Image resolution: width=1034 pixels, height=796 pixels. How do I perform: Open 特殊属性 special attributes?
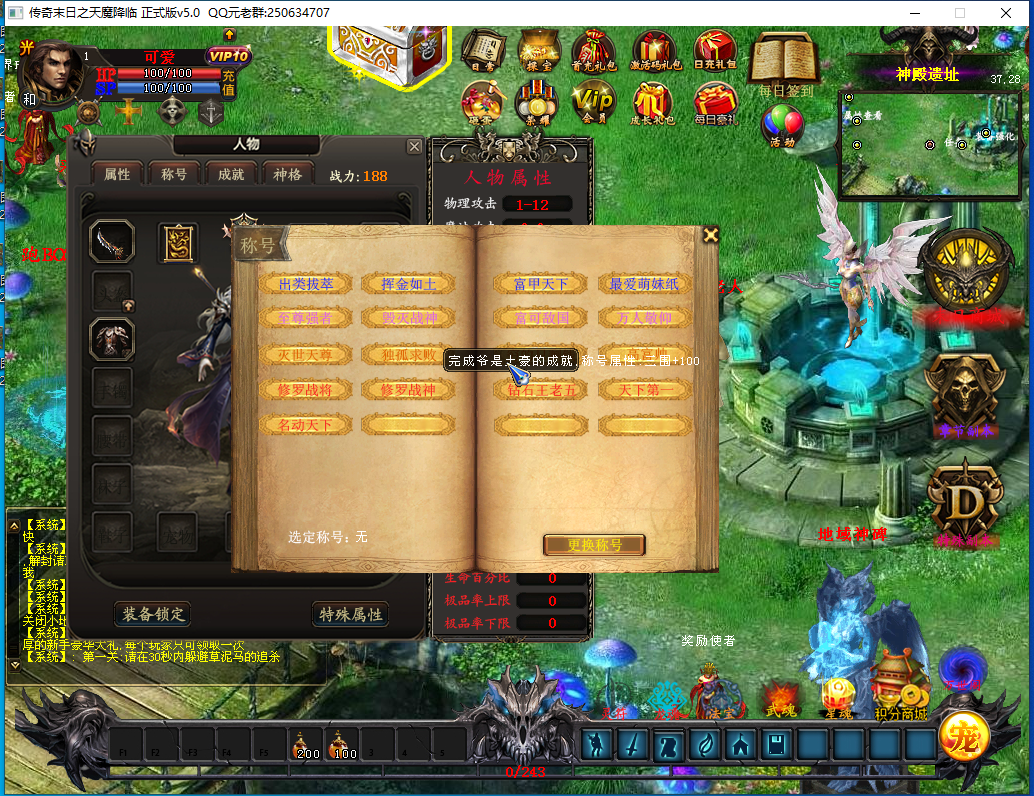pos(350,614)
